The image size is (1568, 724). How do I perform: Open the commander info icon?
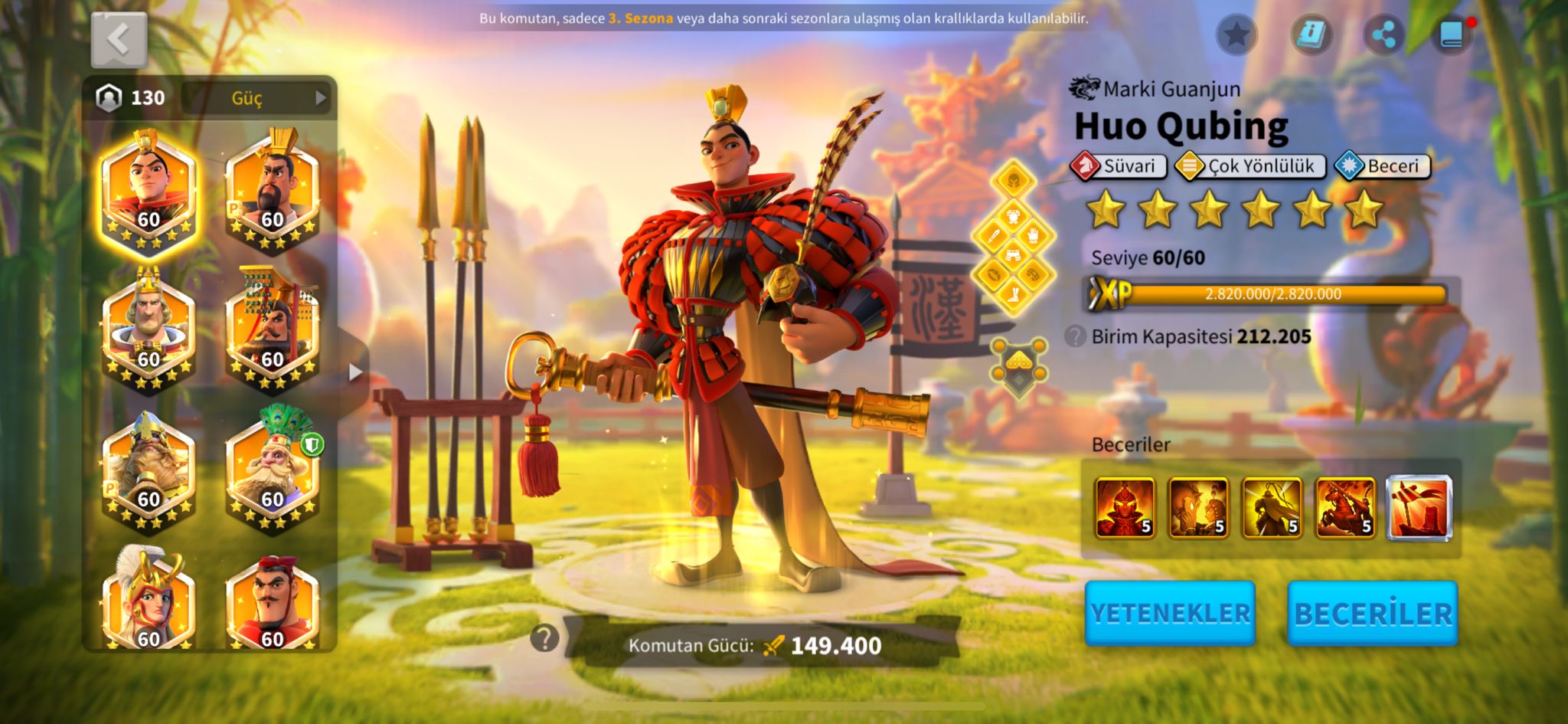coord(1311,34)
